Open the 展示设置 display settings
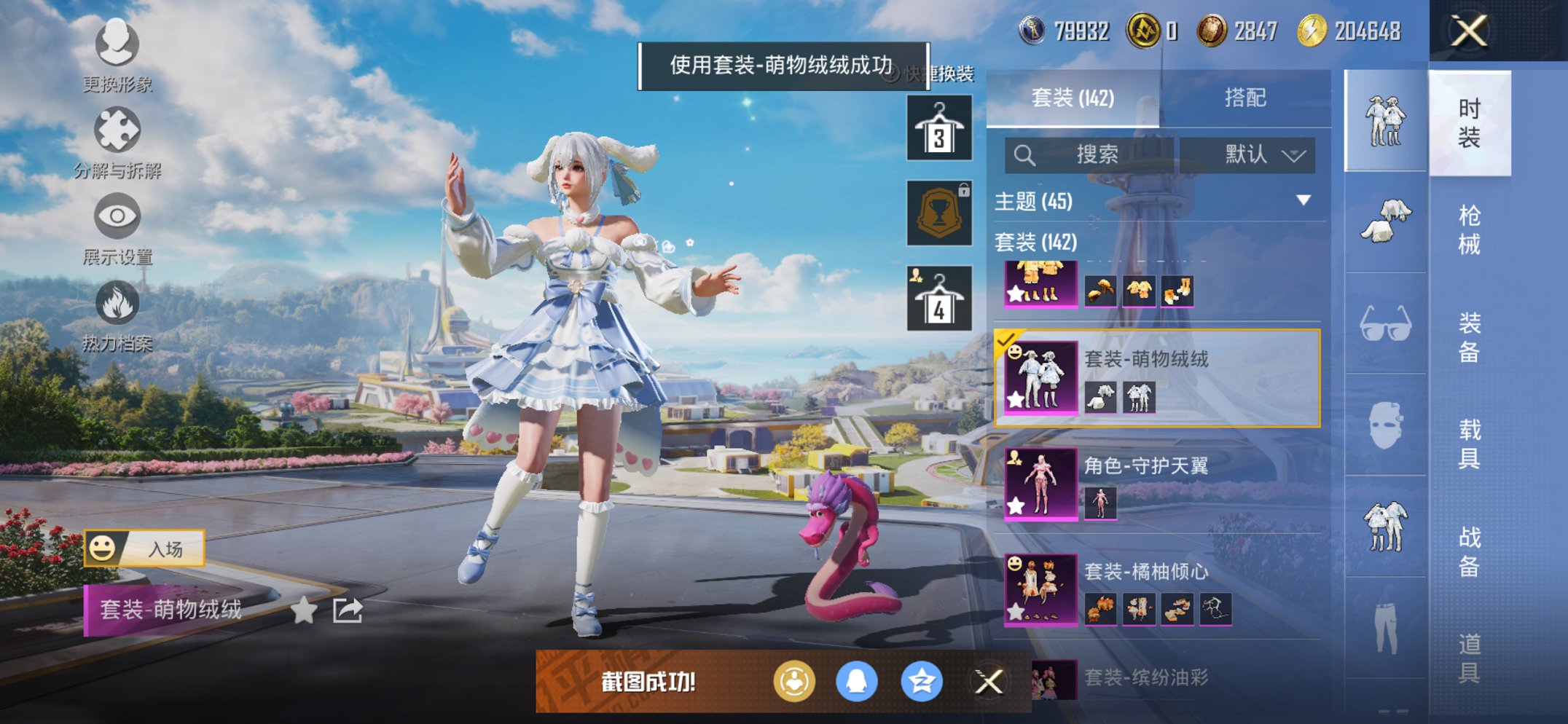1568x724 pixels. pos(117,217)
